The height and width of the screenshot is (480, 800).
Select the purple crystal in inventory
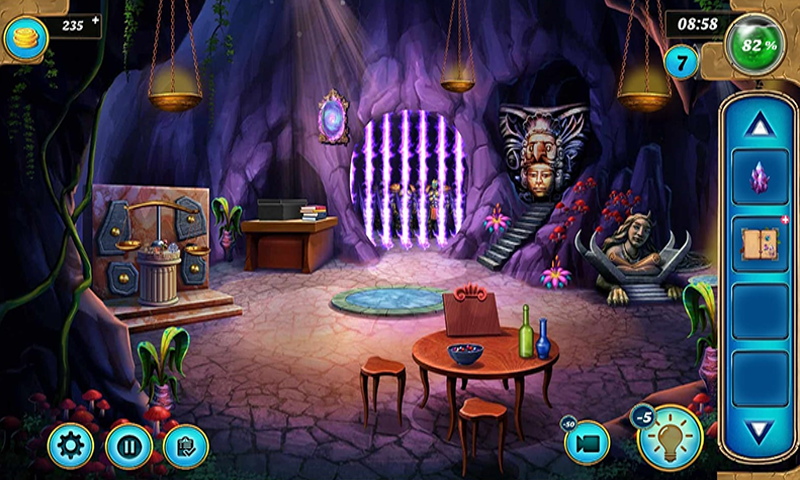pos(760,178)
